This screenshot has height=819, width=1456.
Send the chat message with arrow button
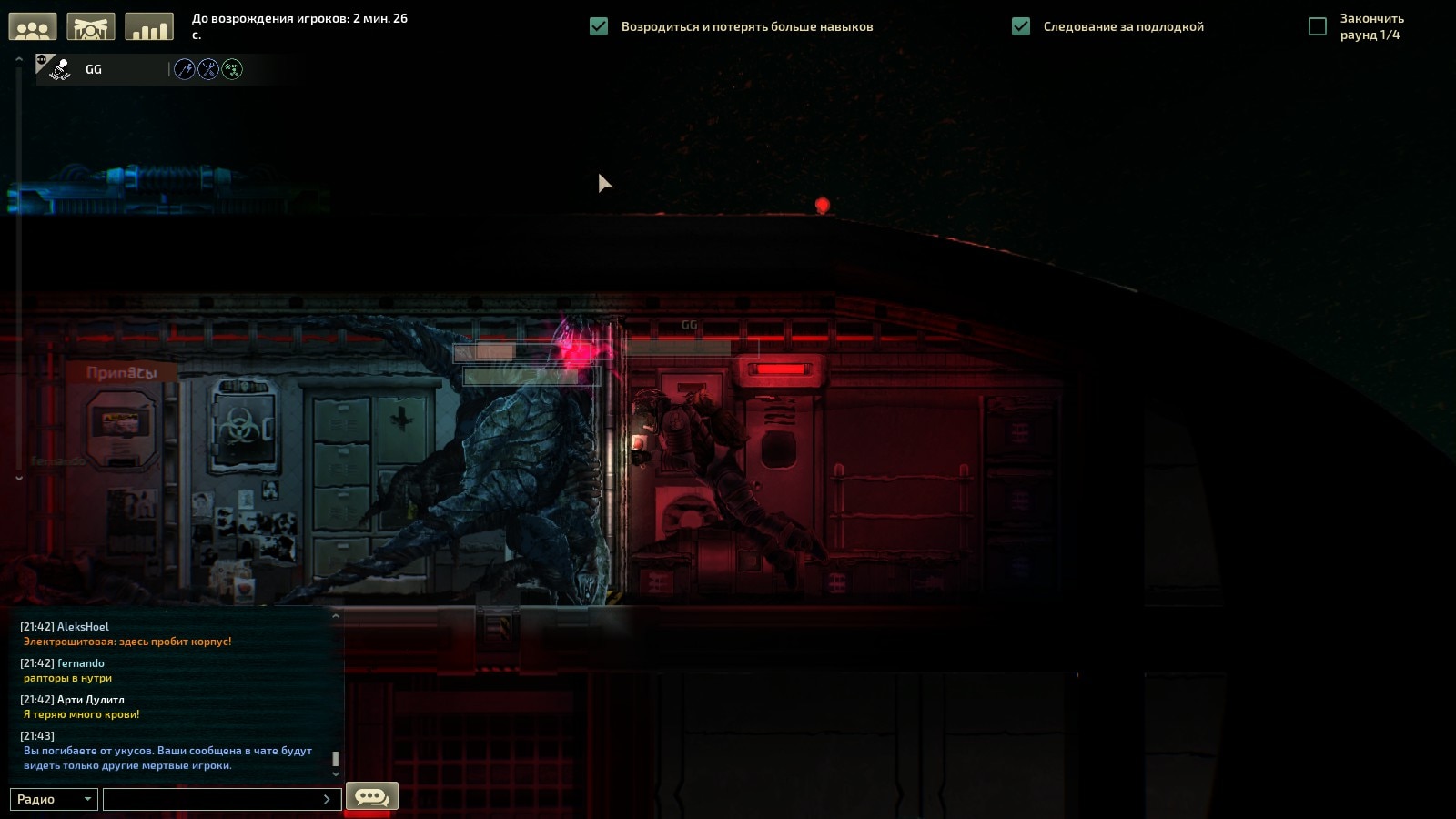point(327,799)
